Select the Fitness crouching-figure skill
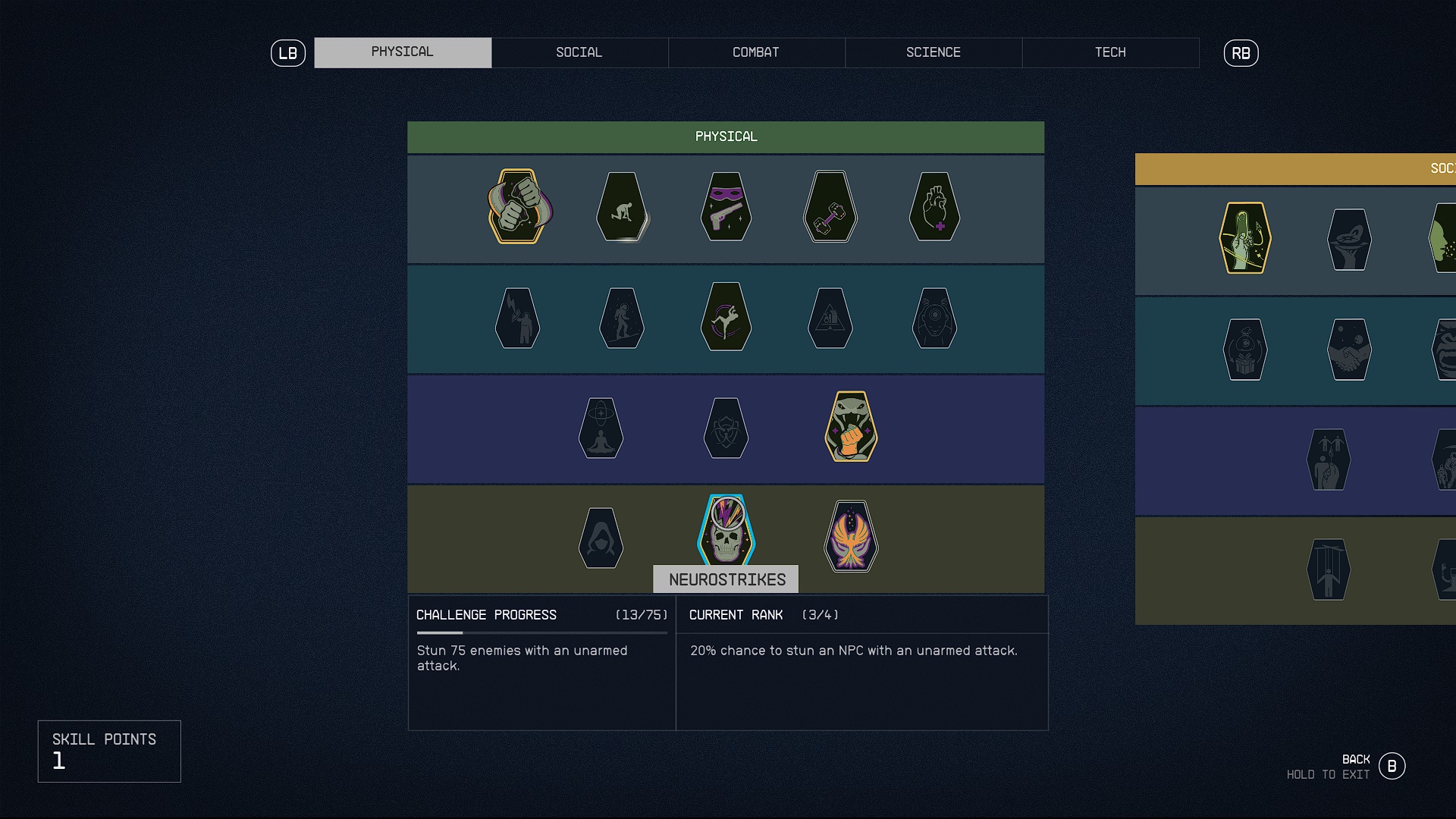 (x=623, y=209)
